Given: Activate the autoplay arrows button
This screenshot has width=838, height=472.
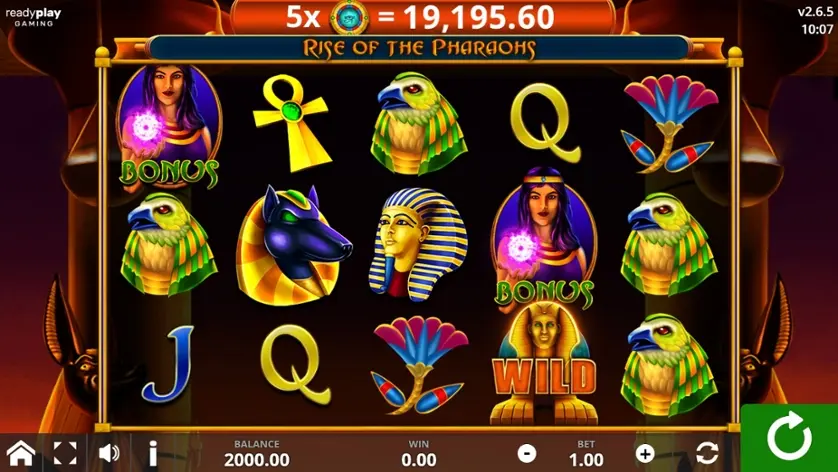Looking at the screenshot, I should [707, 453].
